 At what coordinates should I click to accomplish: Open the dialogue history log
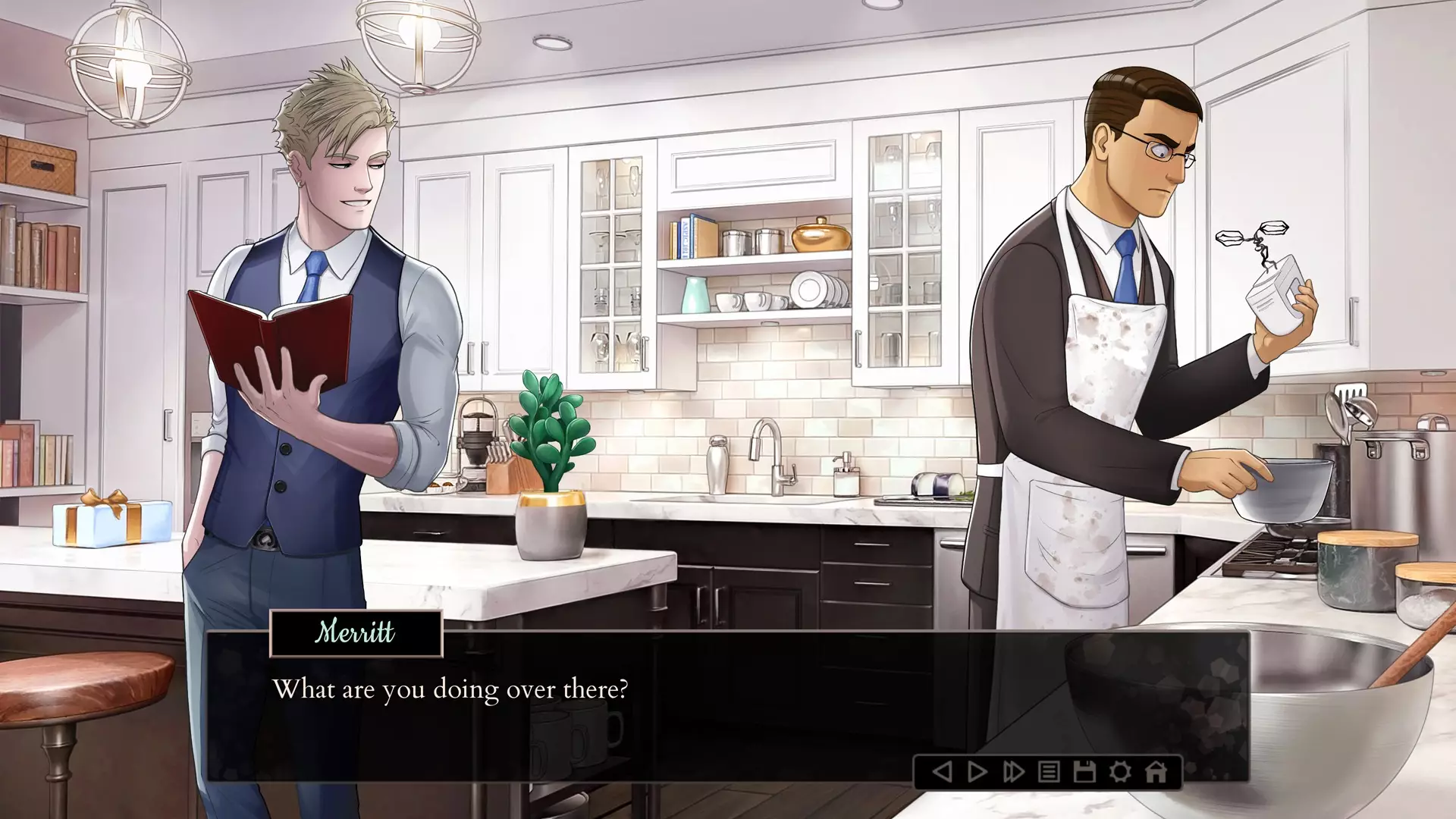[1047, 772]
